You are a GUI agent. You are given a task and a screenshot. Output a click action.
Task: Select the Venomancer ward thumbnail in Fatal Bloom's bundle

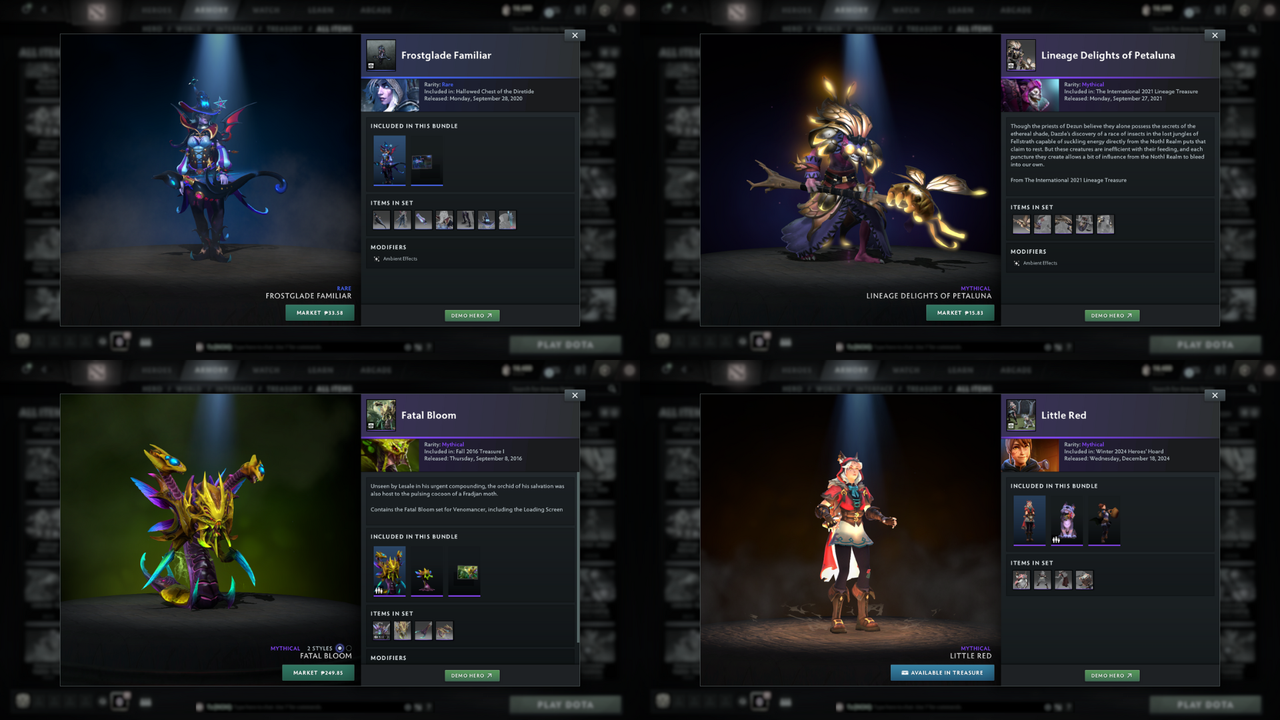pyautogui.click(x=427, y=577)
